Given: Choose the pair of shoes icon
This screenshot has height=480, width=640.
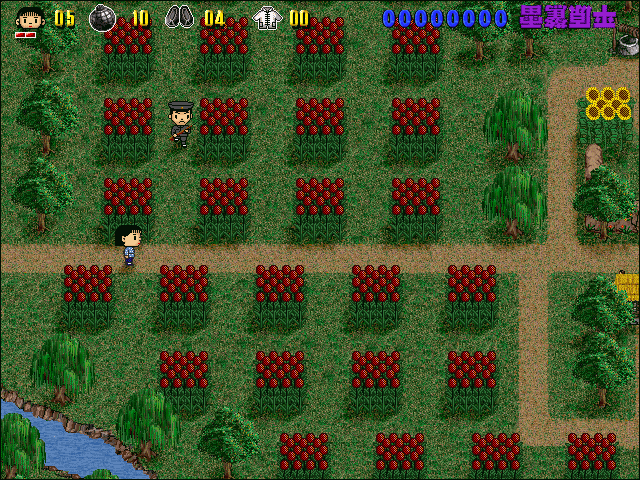Looking at the screenshot, I should (x=179, y=17).
